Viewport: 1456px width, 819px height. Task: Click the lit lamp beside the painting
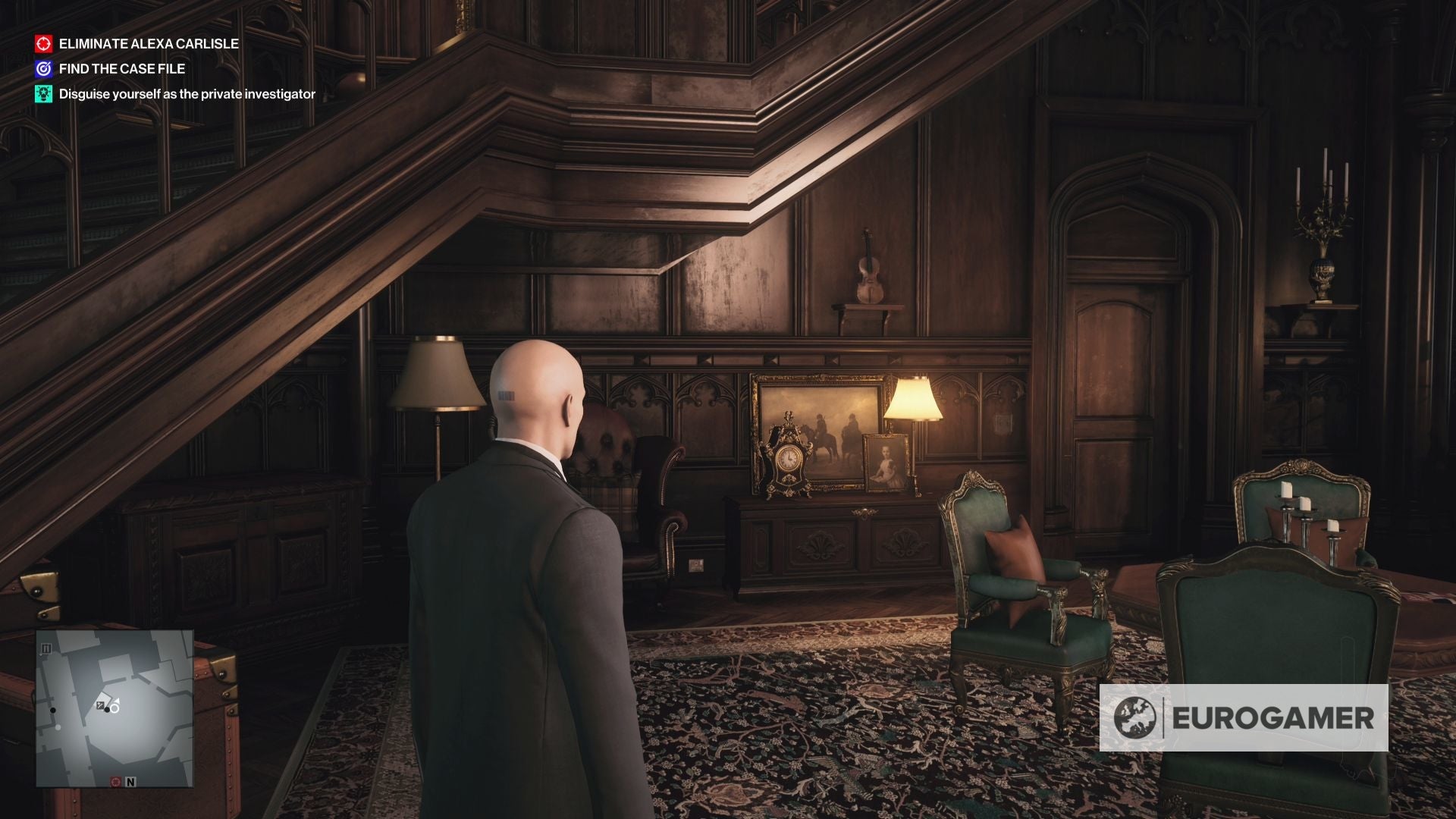[x=912, y=400]
